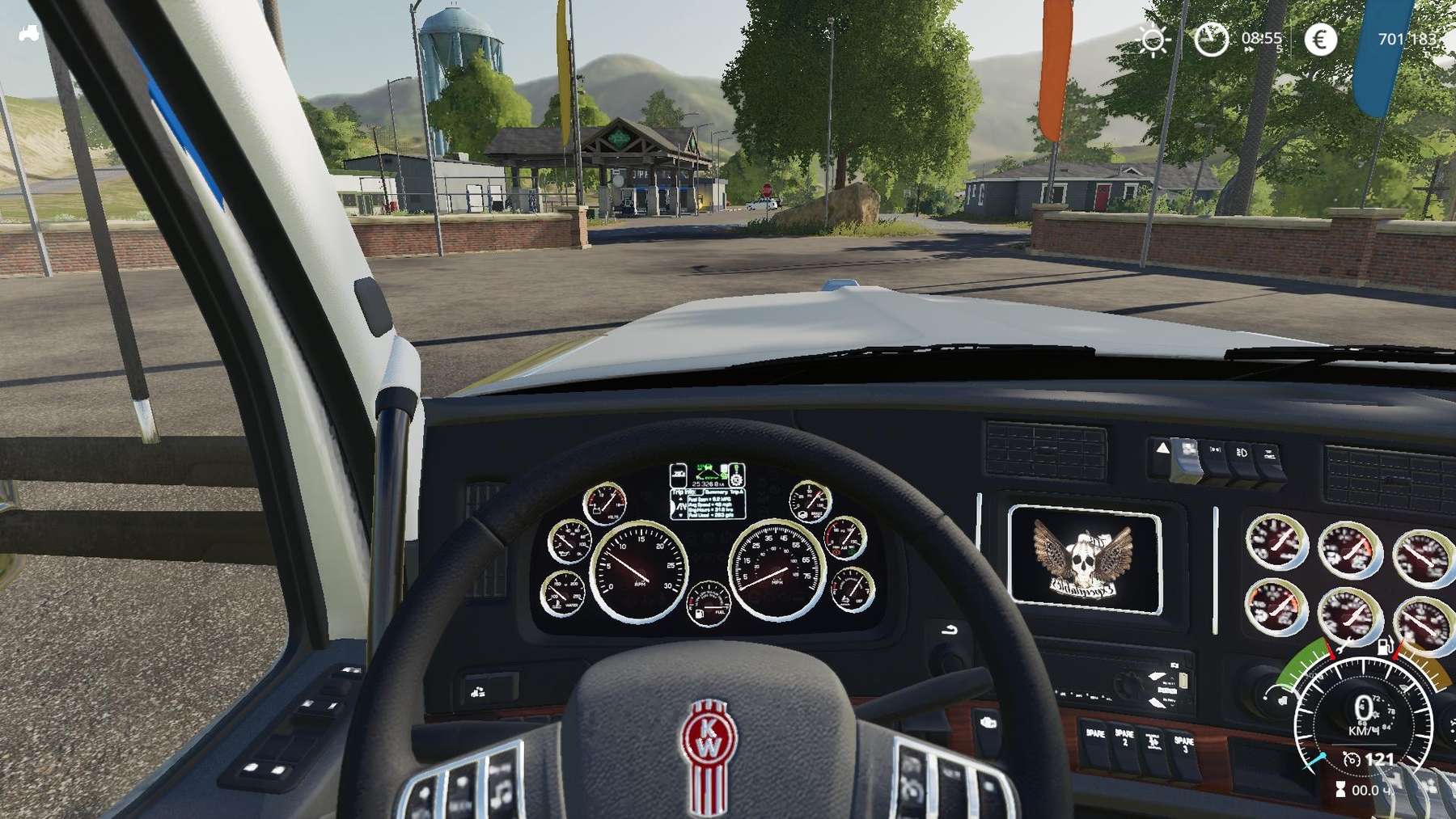Screen dimensions: 1456x819
Task: Open the euro money icon
Action: [x=1320, y=39]
